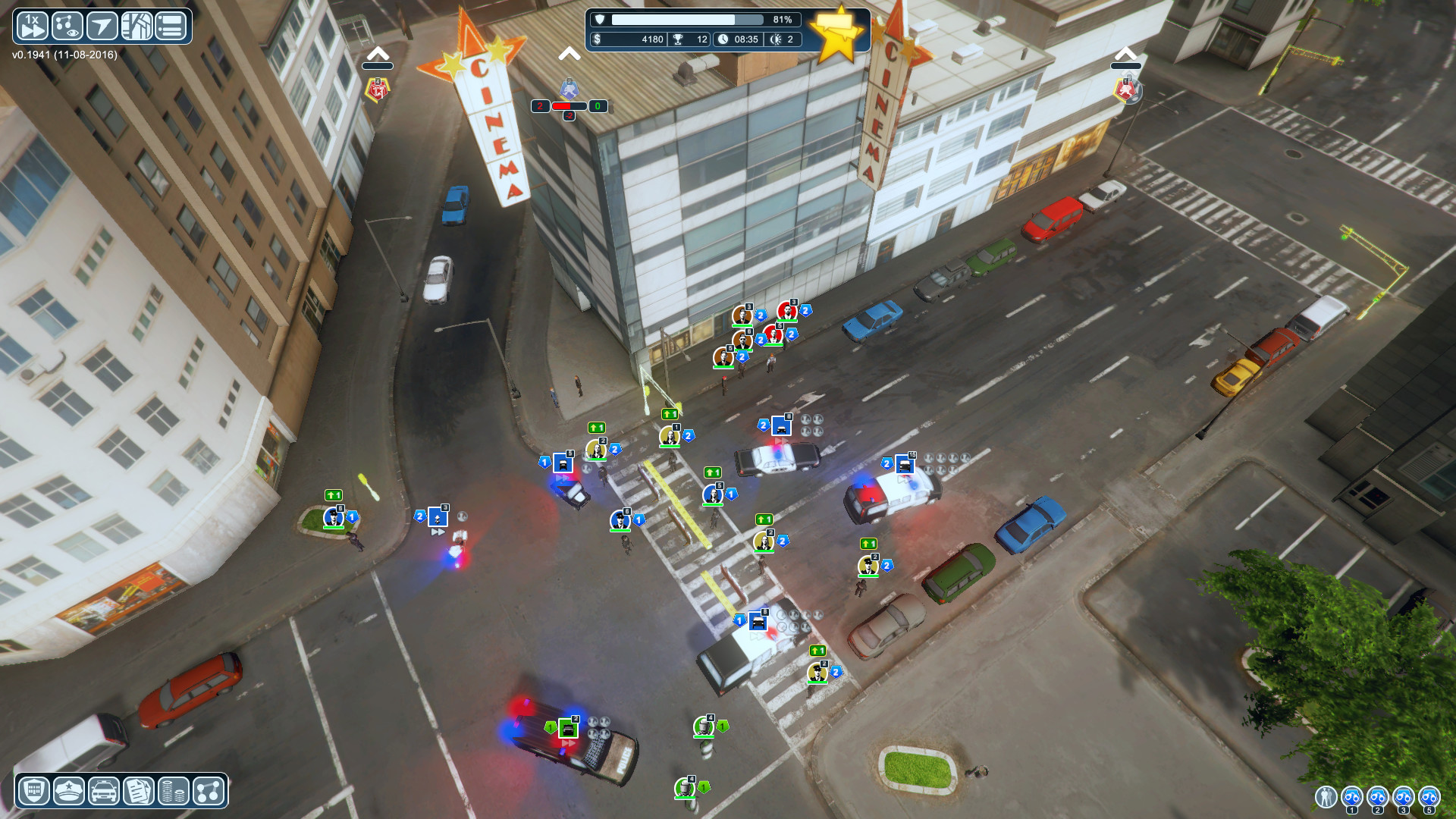Screen dimensions: 1456x819
Task: Open the personnel panel with officer cap icon
Action: [71, 789]
